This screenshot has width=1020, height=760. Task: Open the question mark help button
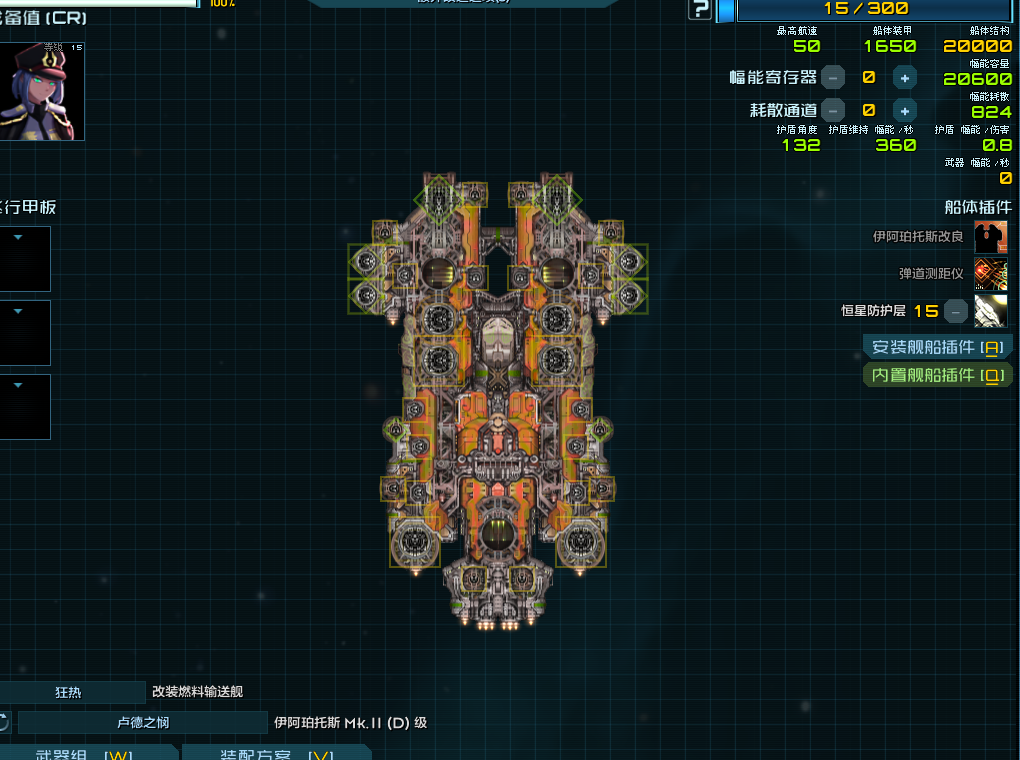(700, 10)
